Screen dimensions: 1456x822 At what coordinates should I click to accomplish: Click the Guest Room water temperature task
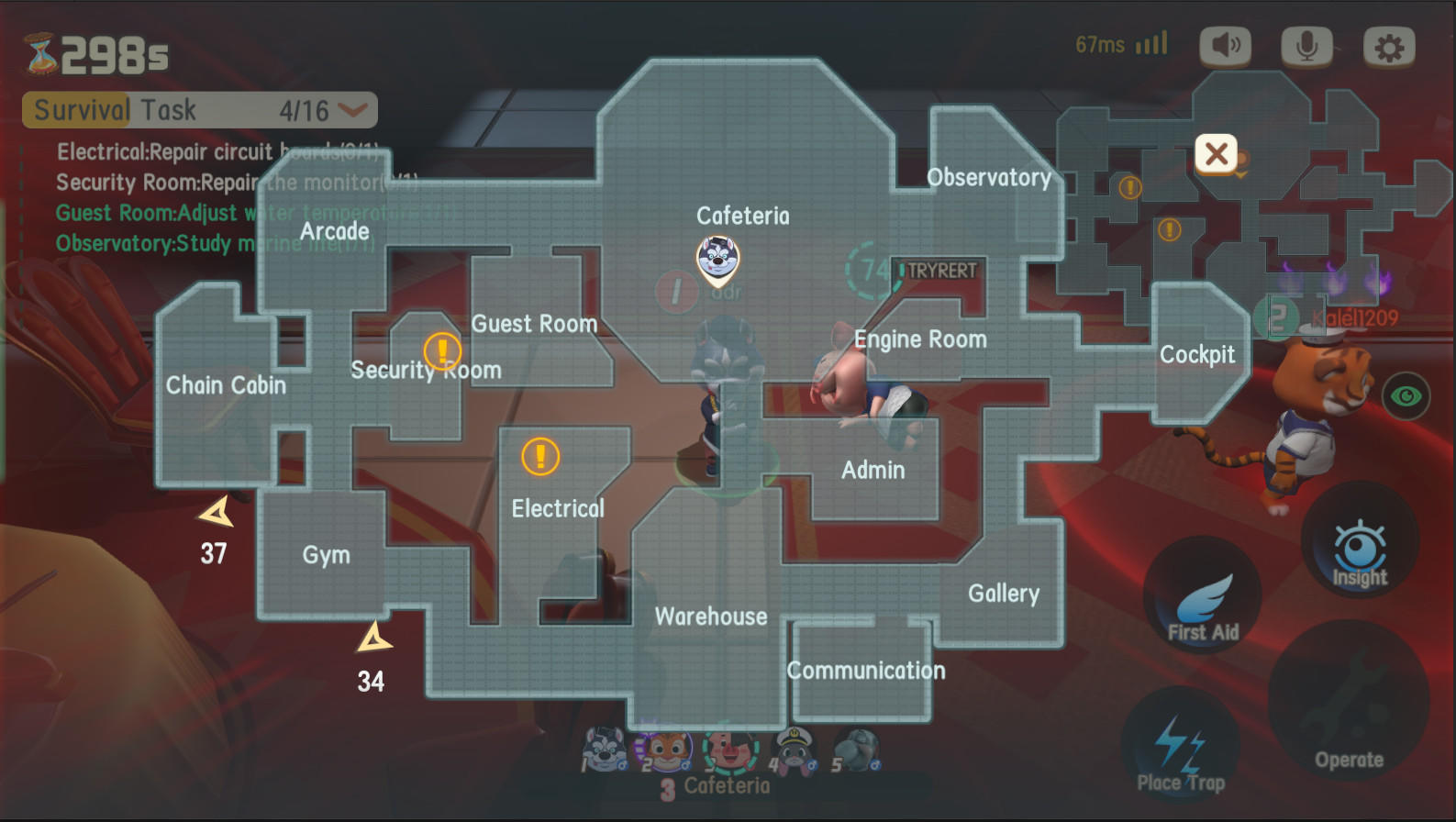(213, 213)
